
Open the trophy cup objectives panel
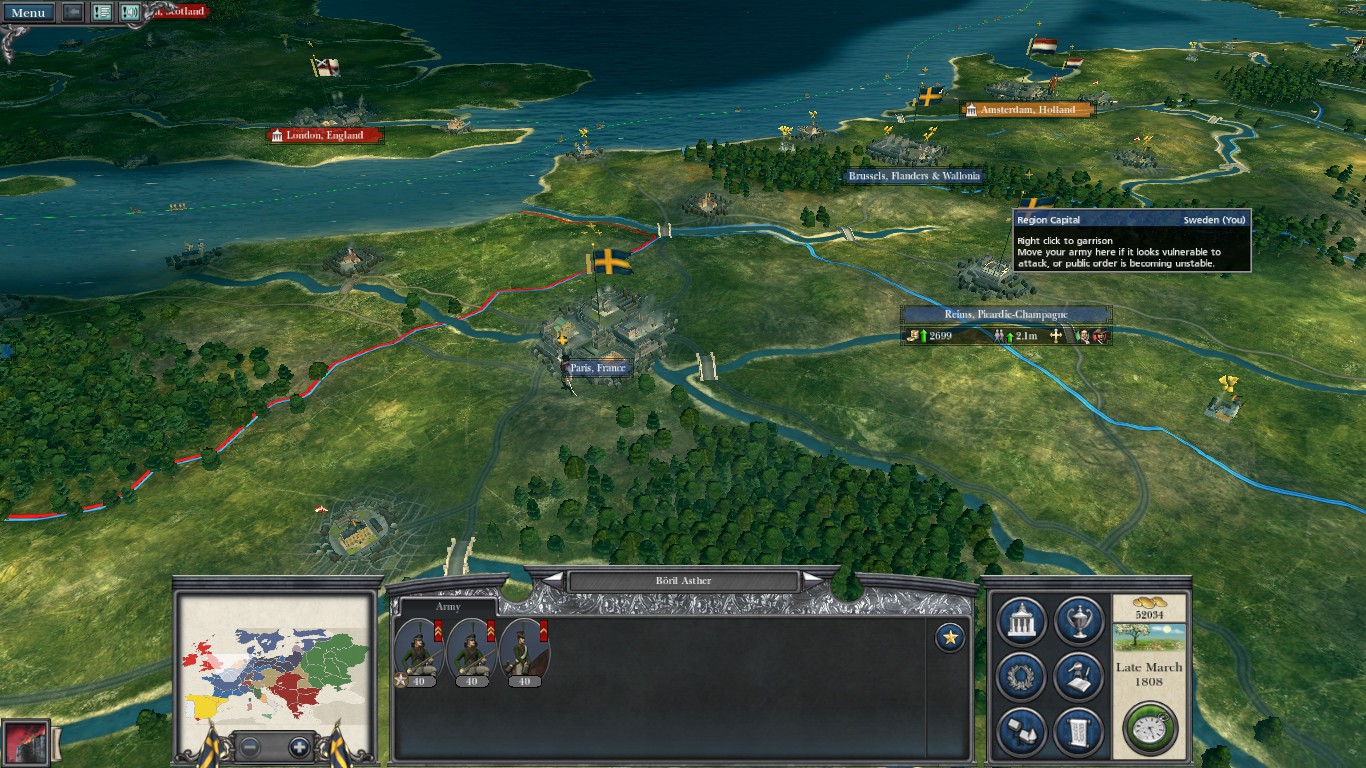(1079, 622)
